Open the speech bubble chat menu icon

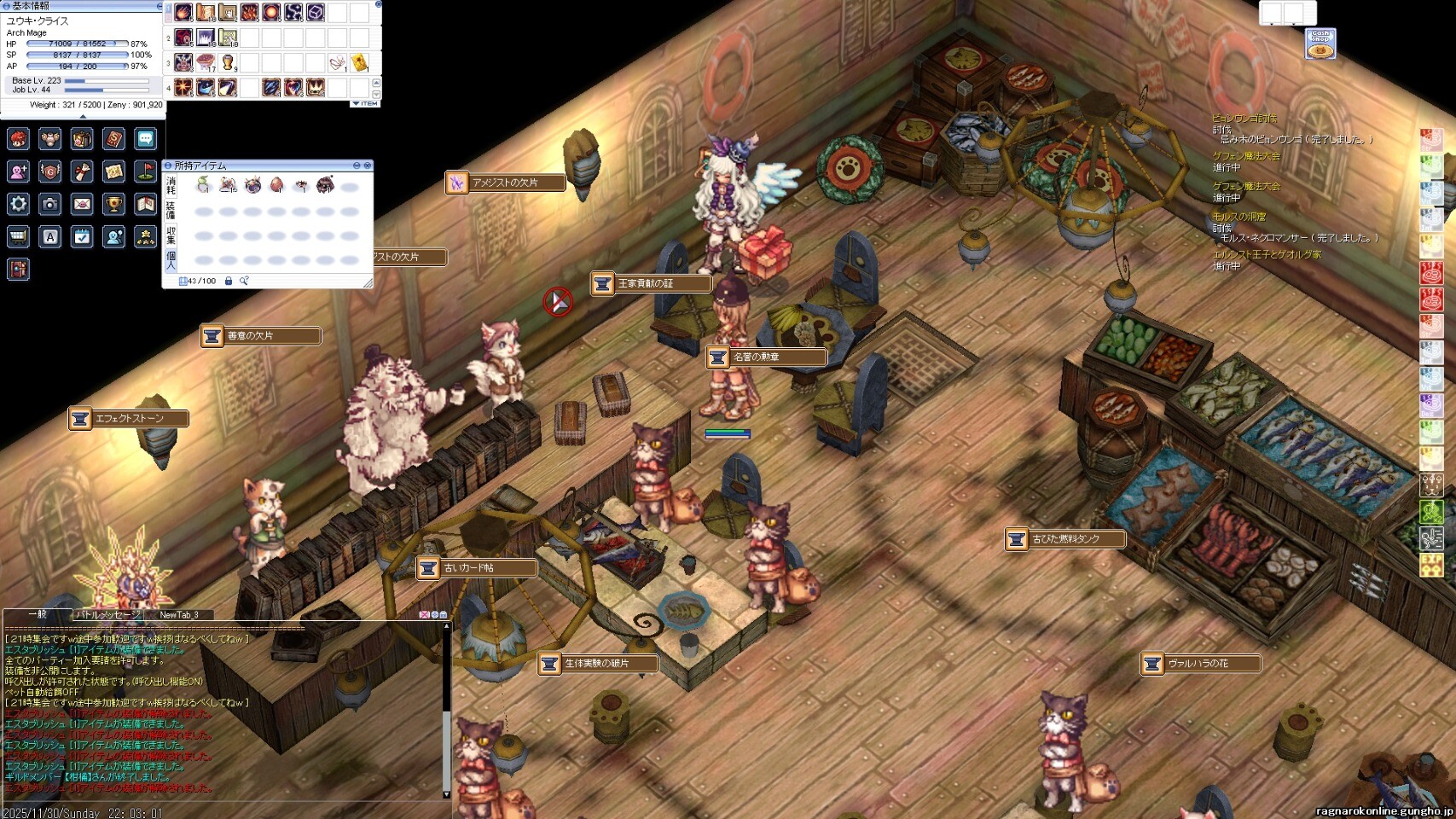click(x=146, y=138)
